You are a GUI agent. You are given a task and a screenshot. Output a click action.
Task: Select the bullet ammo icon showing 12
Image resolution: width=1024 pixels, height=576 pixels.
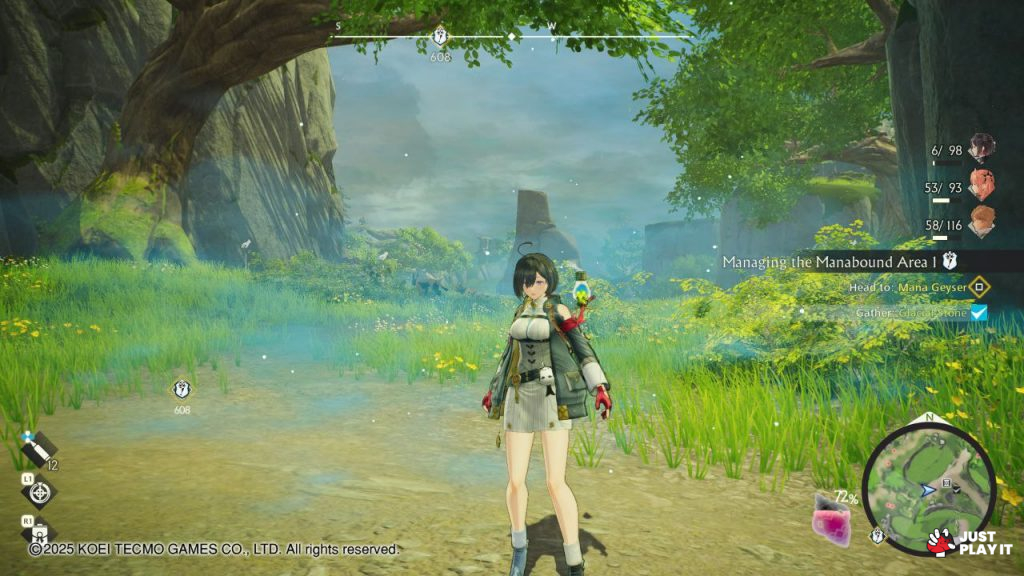coord(38,450)
